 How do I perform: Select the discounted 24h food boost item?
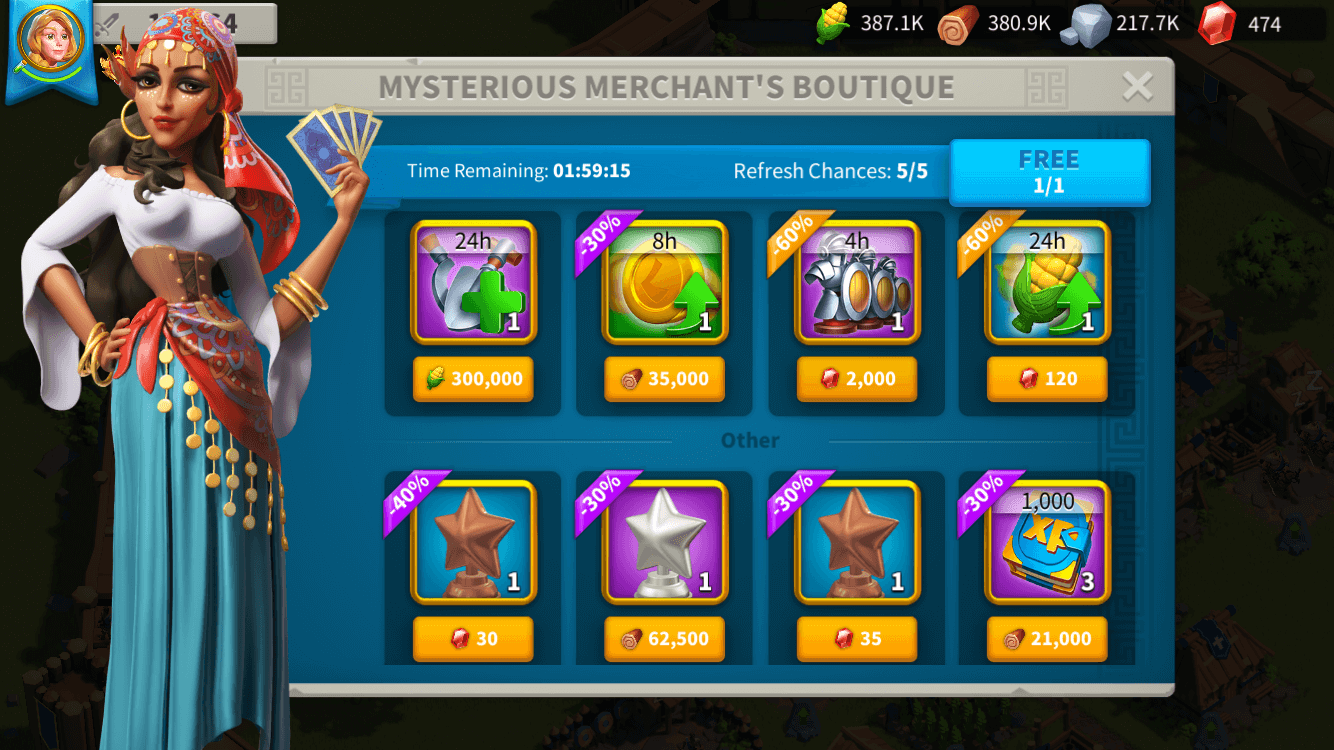(x=1047, y=283)
